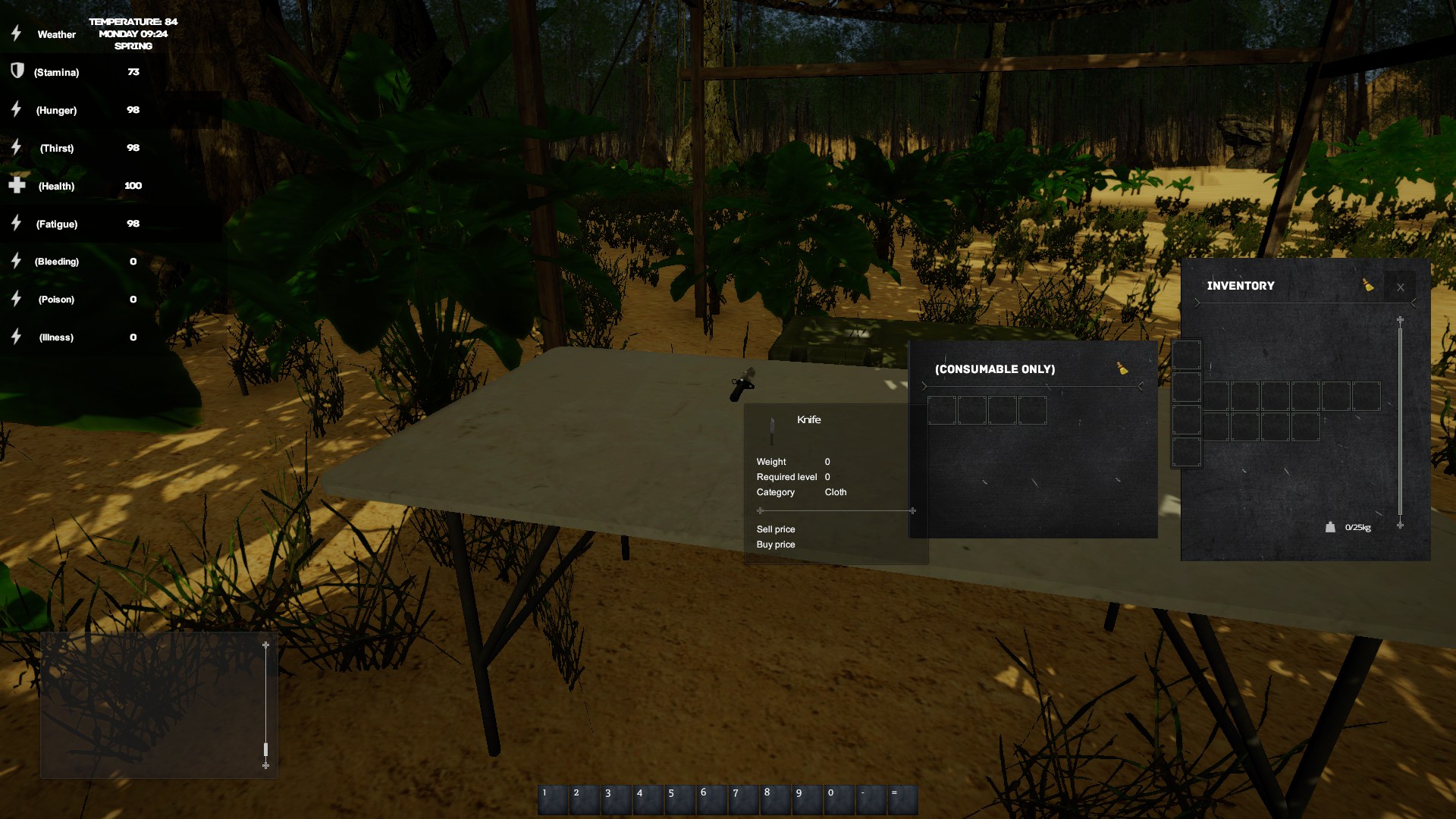
Task: Click the Health cross icon
Action: (16, 185)
